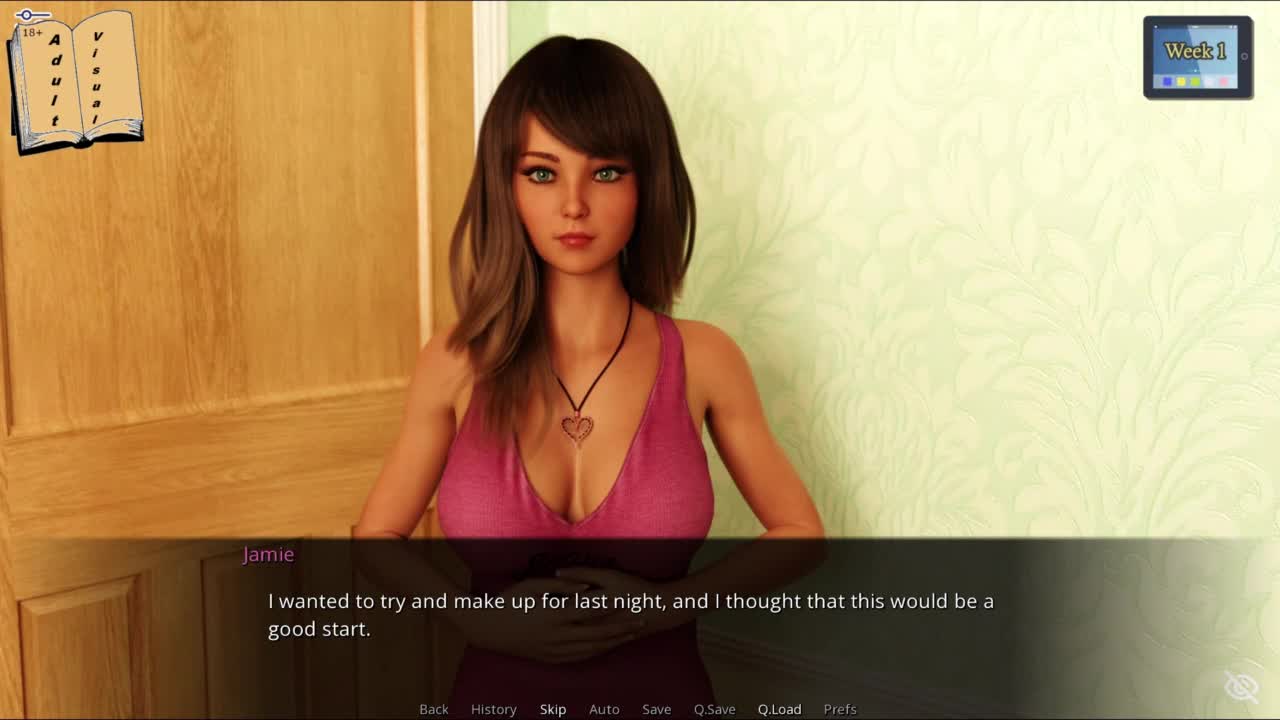Activate Skip to fast-forward dialogue
The height and width of the screenshot is (720, 1280).
(553, 709)
